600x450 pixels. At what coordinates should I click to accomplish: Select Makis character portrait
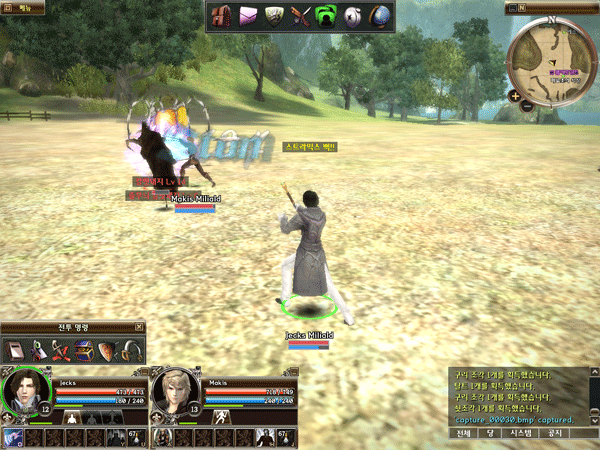tap(174, 392)
